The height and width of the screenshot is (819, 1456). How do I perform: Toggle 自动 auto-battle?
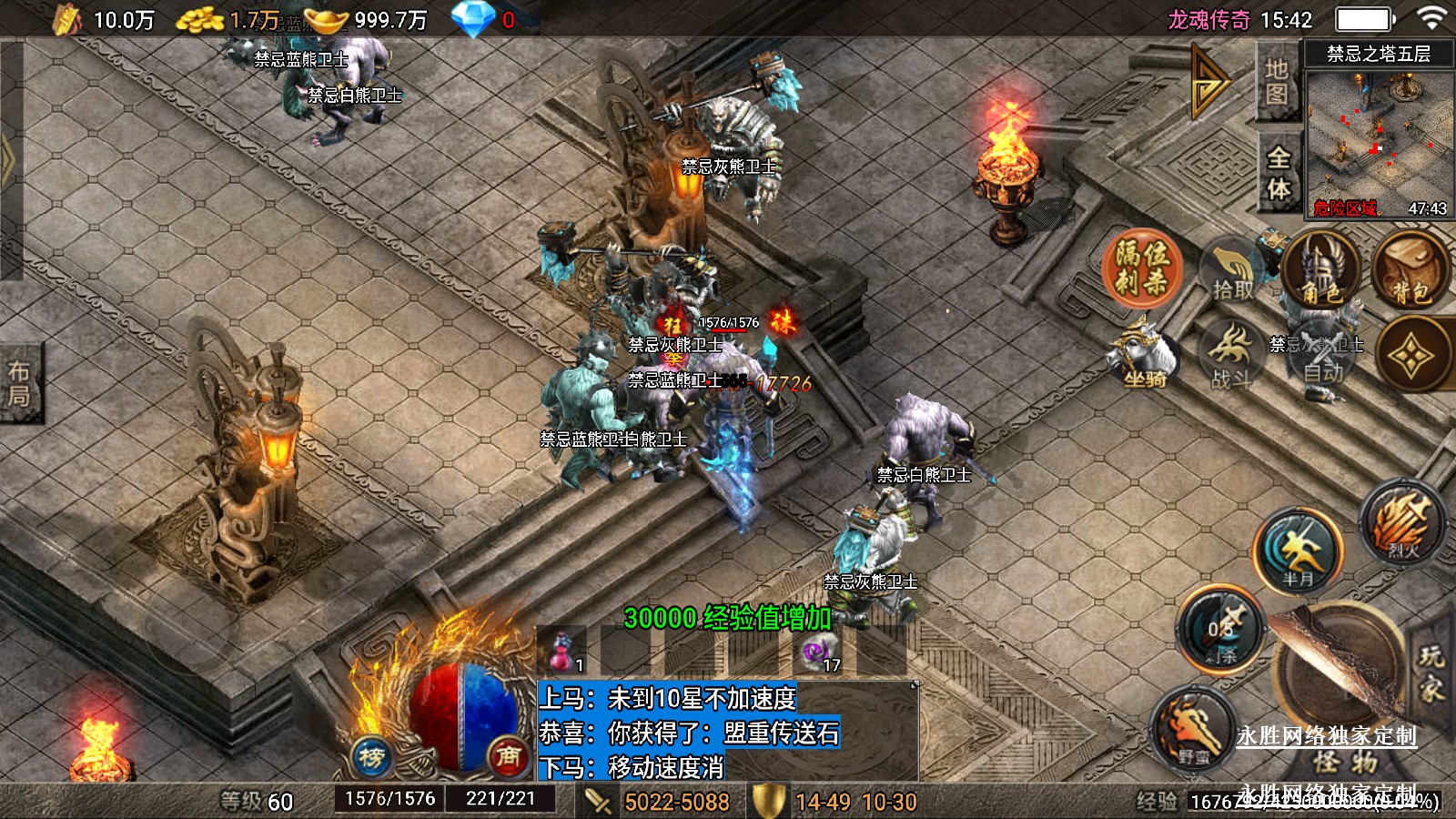[1322, 359]
